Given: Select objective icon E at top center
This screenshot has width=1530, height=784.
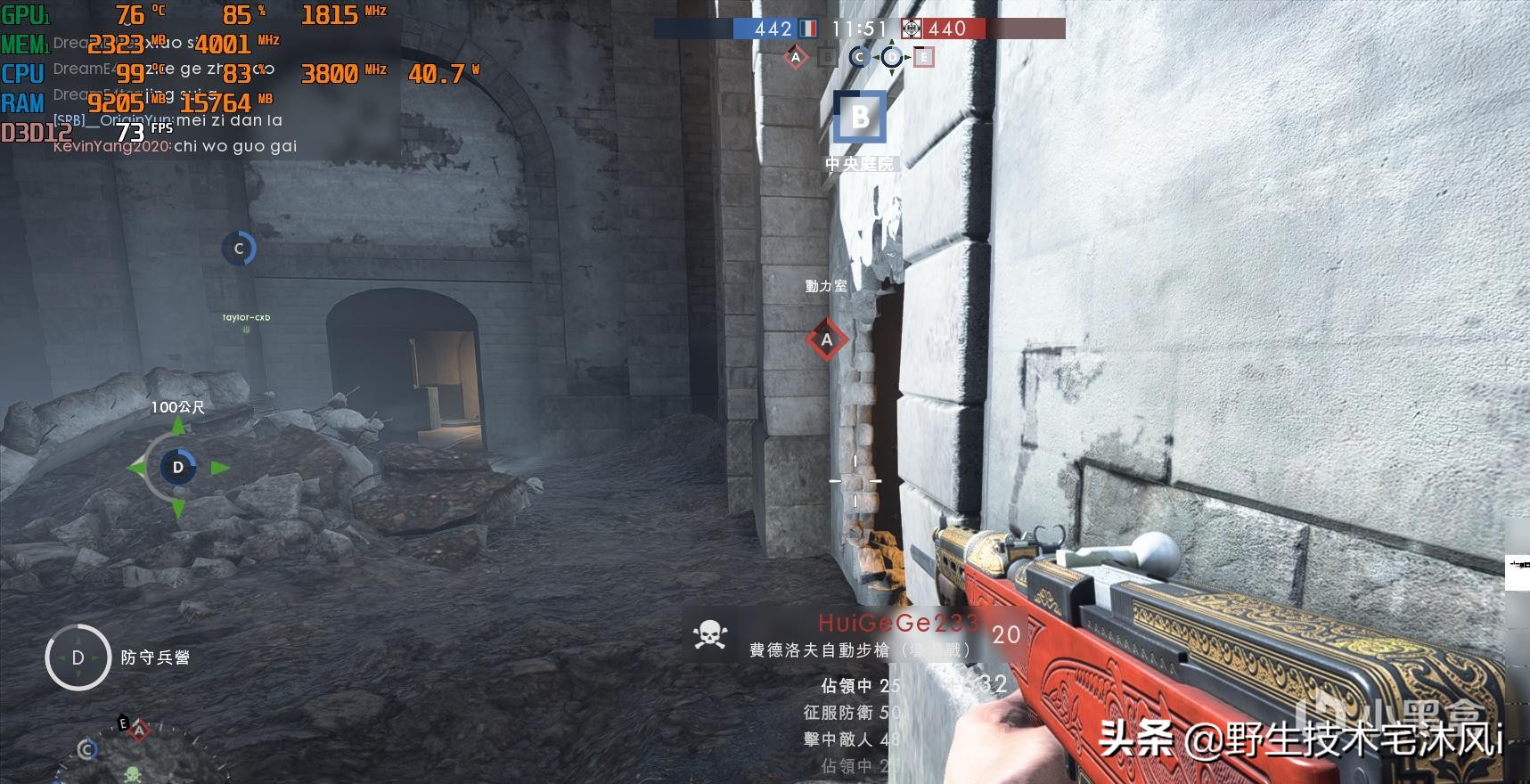Looking at the screenshot, I should [x=924, y=56].
